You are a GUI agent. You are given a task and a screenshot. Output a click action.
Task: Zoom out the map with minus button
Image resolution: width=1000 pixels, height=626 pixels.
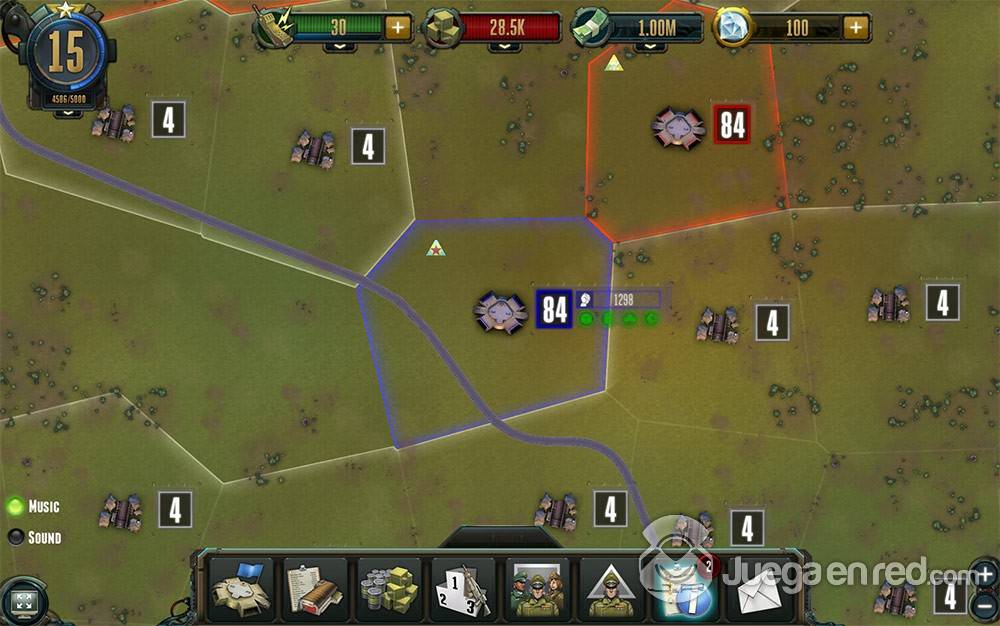click(984, 604)
